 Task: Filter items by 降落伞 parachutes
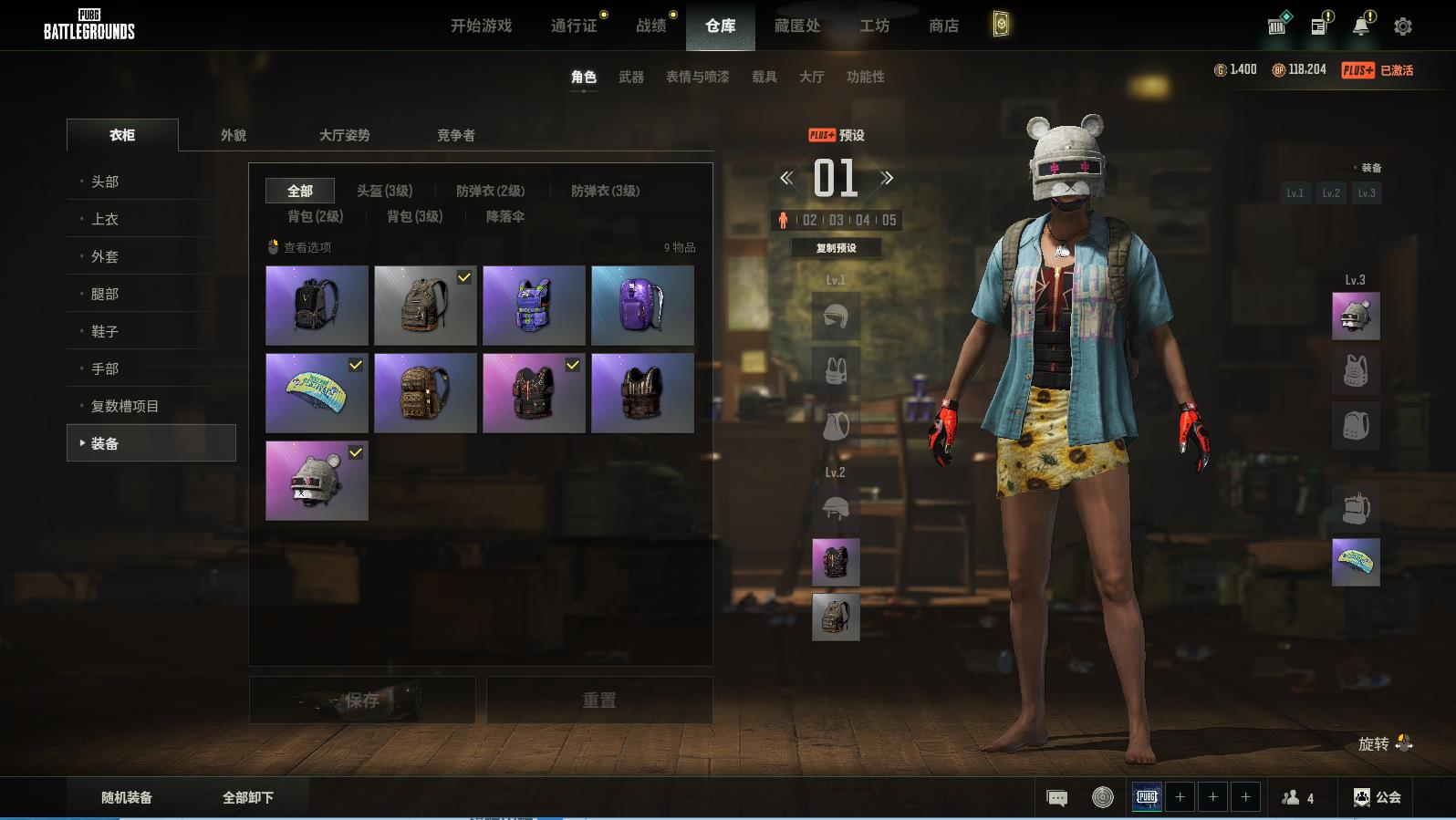504,216
